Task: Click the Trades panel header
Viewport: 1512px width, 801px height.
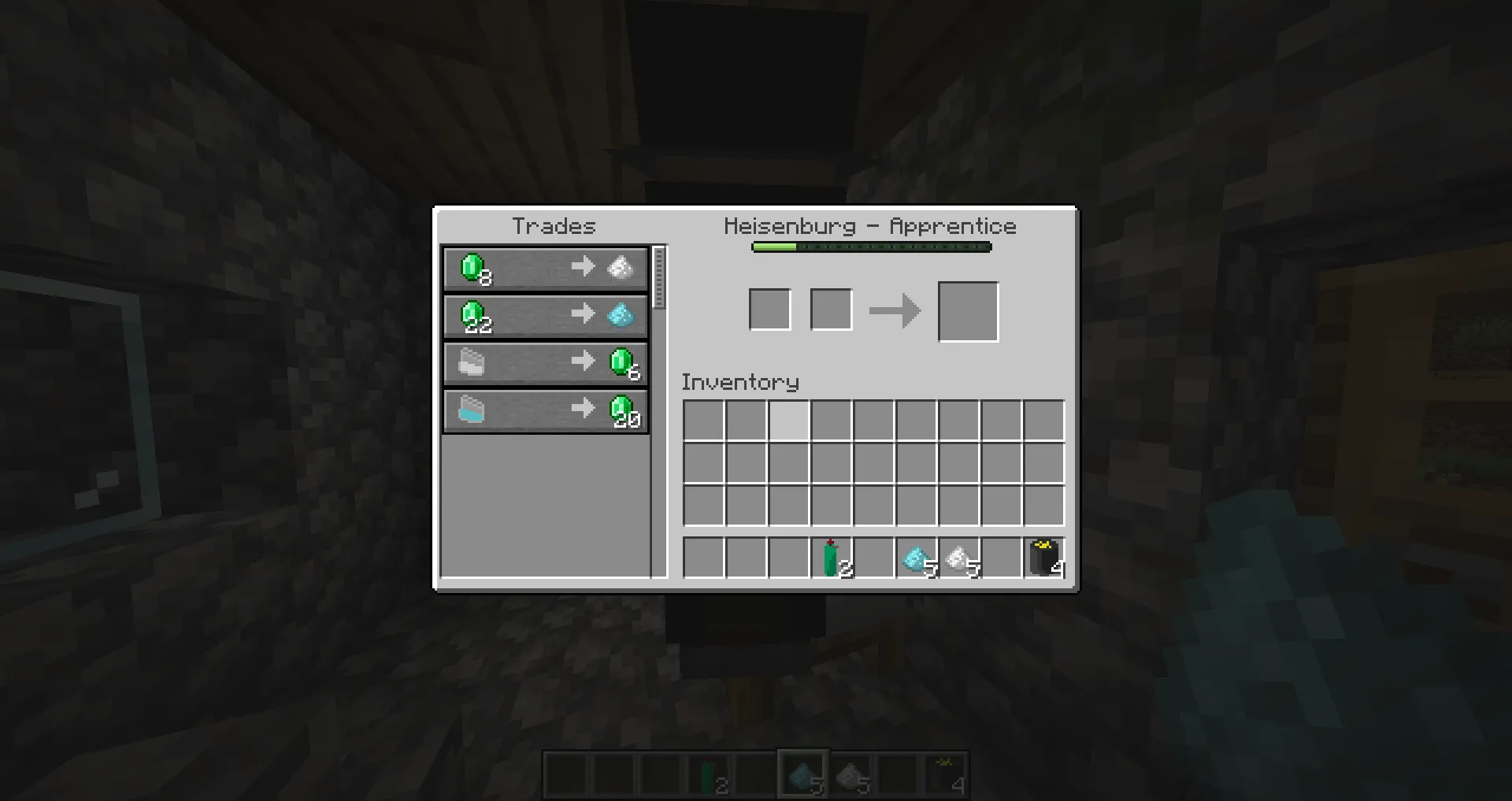Action: 553,226
